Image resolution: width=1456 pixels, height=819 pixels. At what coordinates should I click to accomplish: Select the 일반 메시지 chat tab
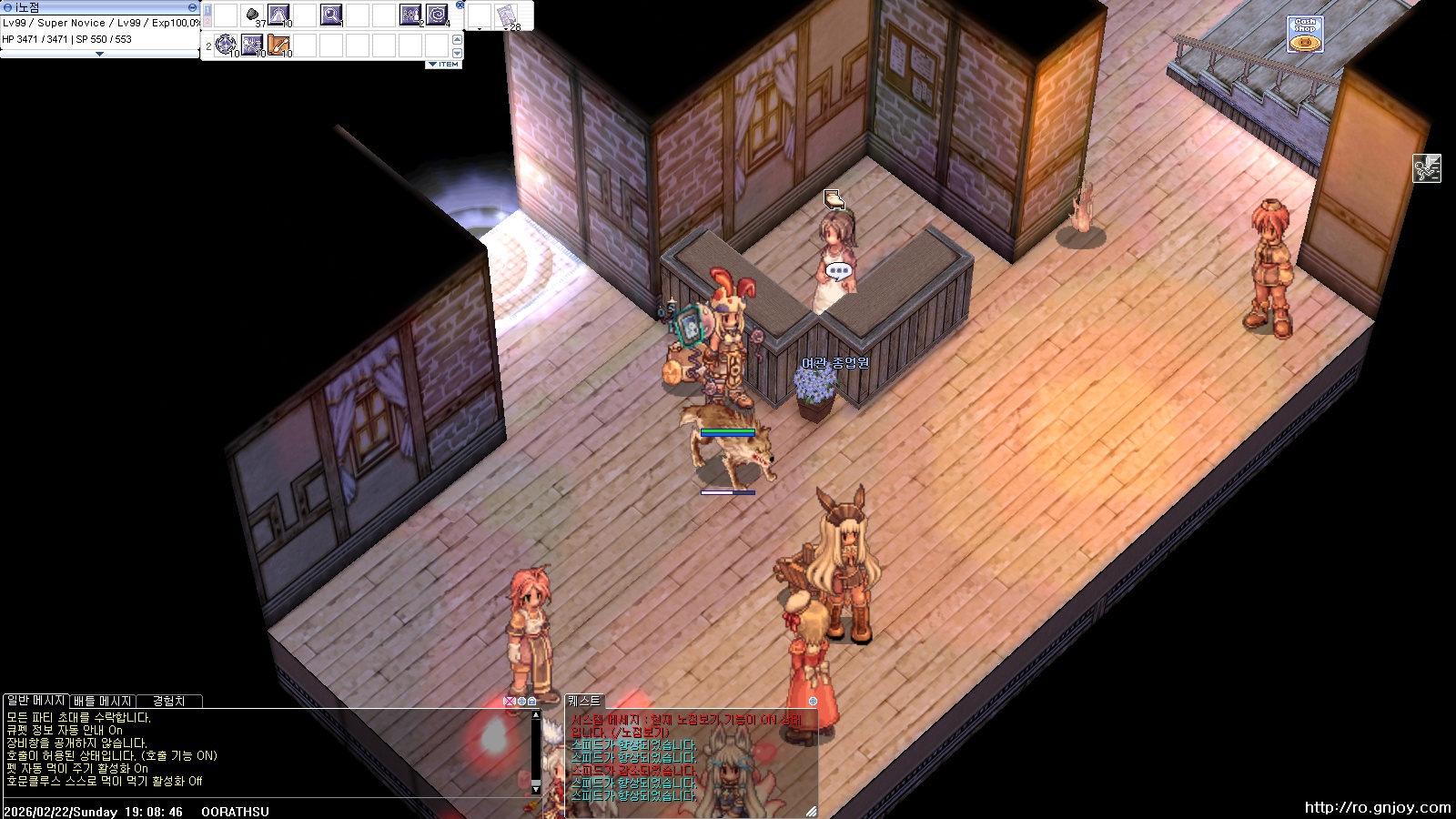(x=35, y=701)
